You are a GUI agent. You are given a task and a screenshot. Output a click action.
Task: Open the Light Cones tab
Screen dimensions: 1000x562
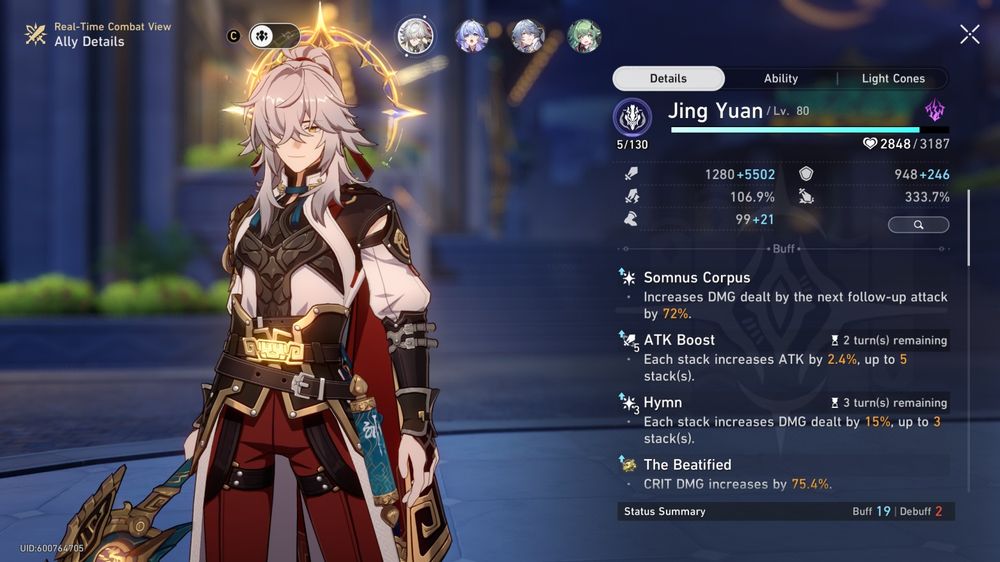pos(893,79)
